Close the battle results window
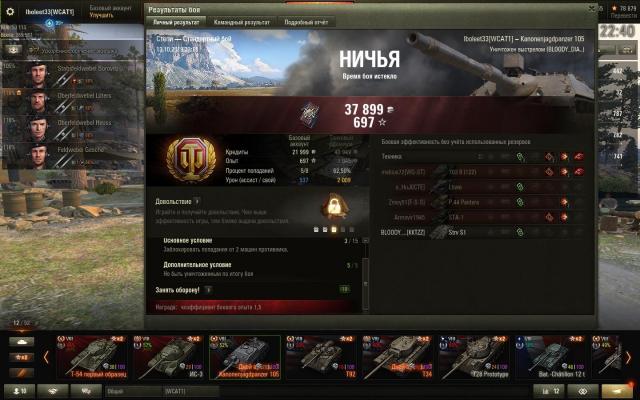 [x=591, y=6]
